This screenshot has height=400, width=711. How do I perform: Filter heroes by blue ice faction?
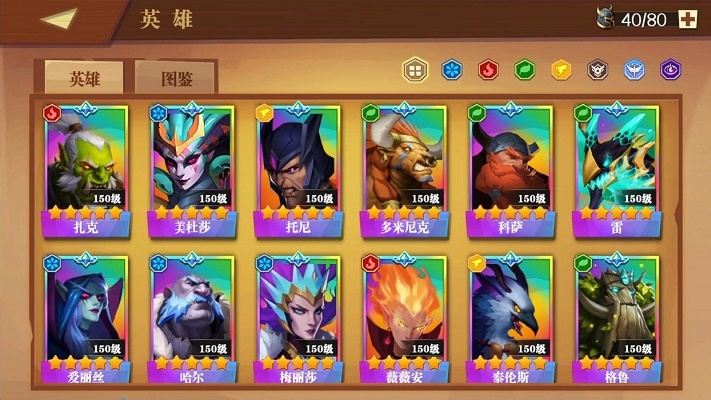[x=452, y=70]
